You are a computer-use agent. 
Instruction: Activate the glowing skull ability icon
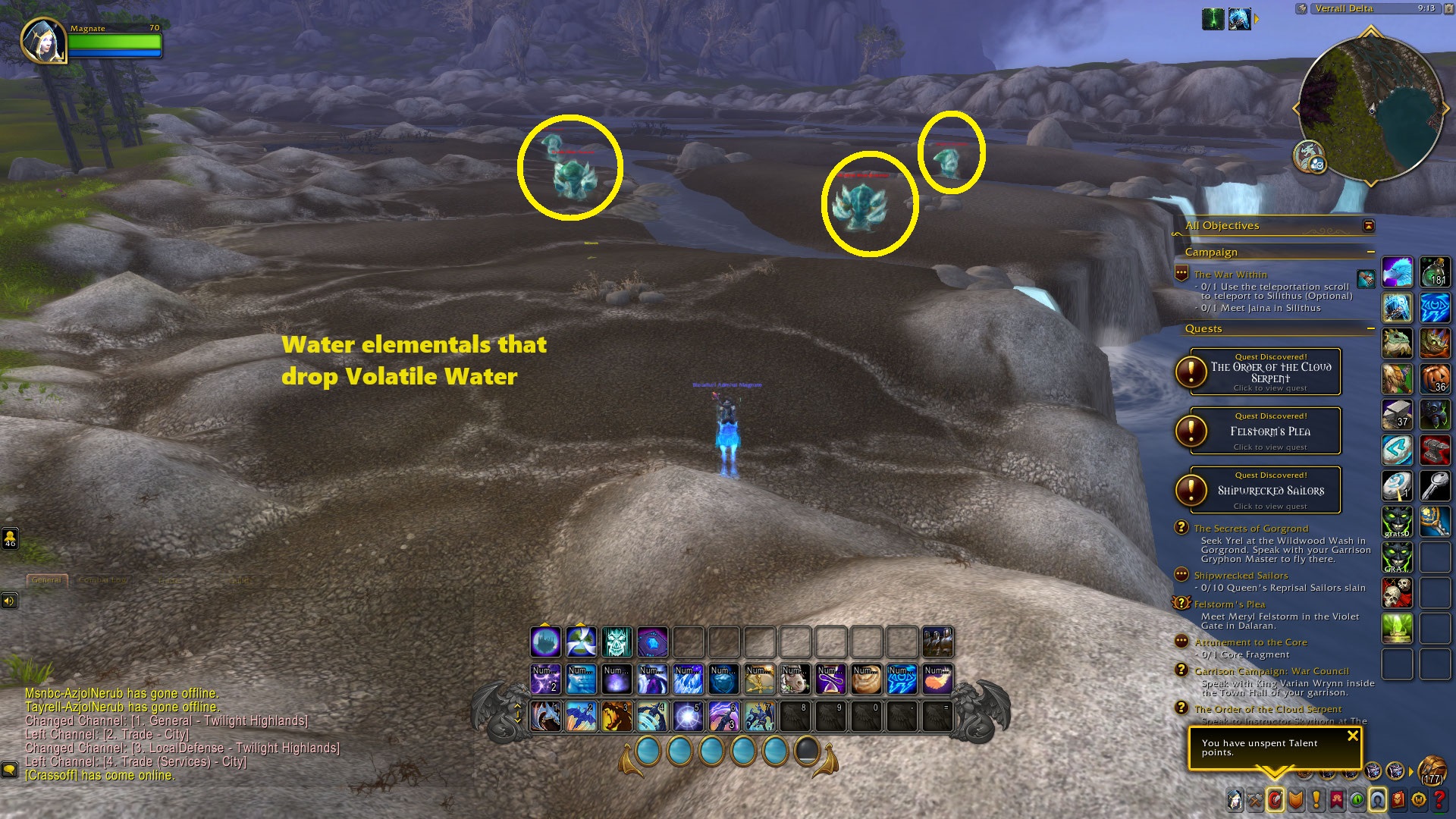617,642
